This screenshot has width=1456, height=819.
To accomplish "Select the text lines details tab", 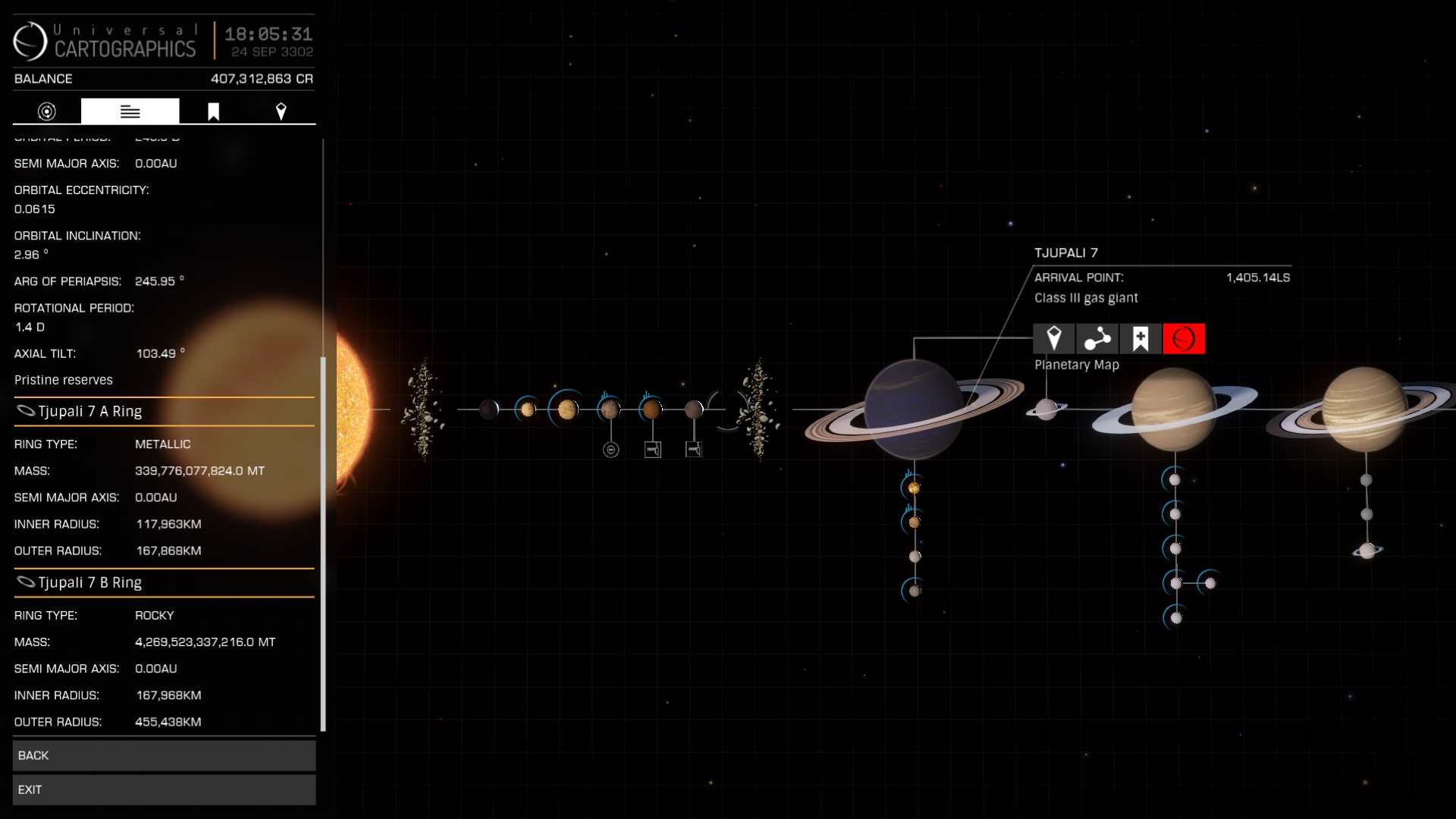I will point(130,111).
